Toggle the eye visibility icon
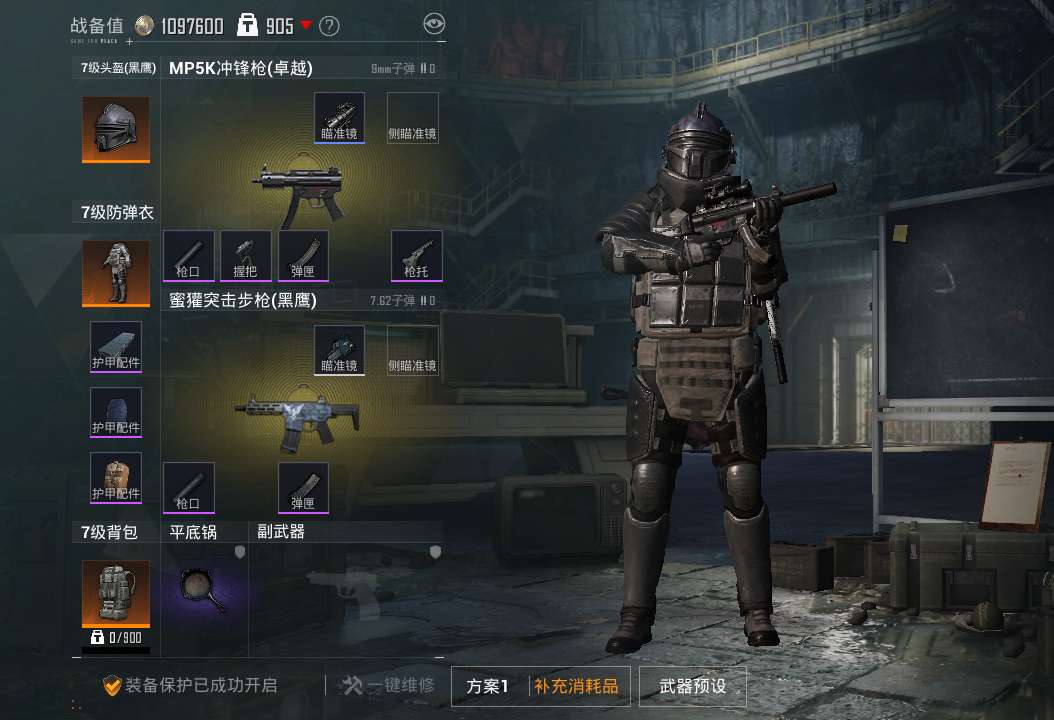The height and width of the screenshot is (720, 1054). 433,24
